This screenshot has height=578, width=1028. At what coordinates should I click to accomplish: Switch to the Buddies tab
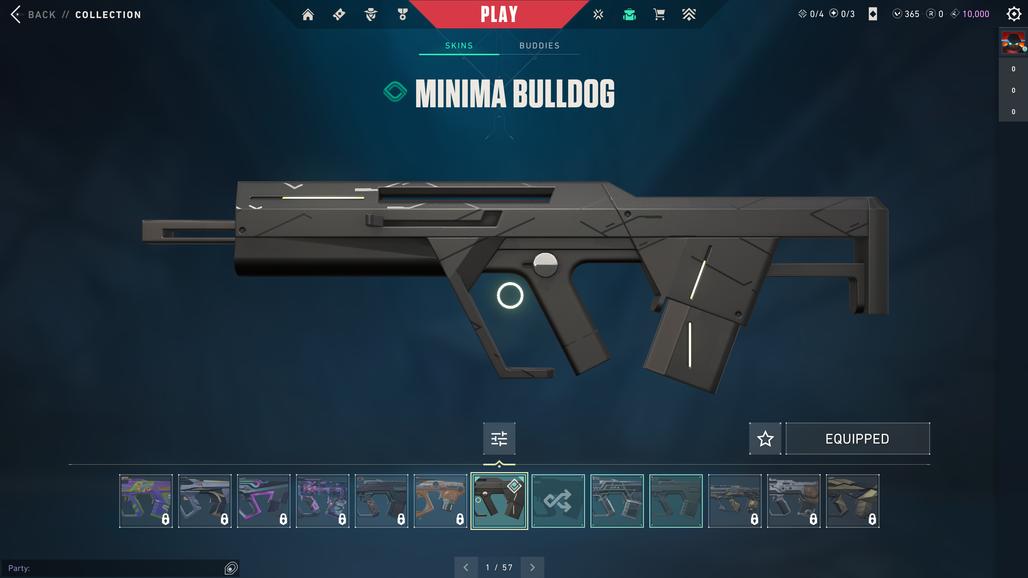click(x=539, y=46)
